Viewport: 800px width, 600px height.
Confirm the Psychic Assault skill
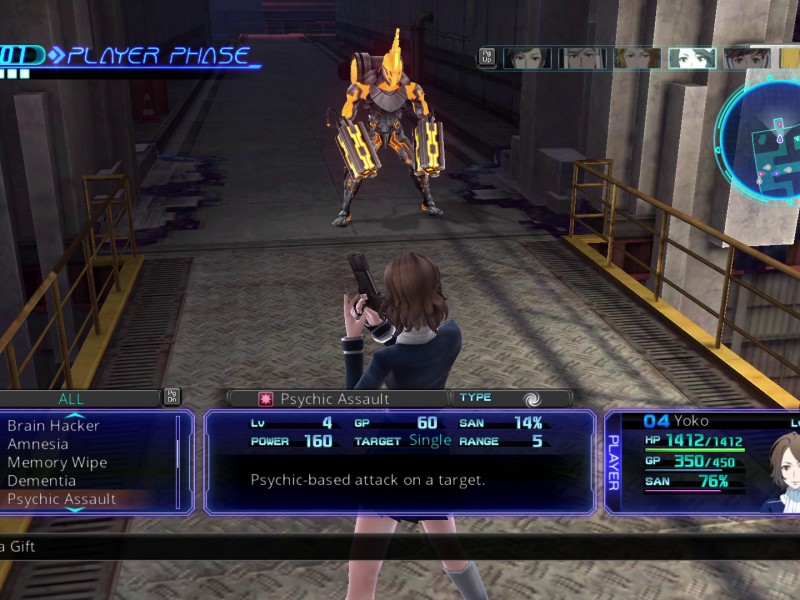[62, 499]
